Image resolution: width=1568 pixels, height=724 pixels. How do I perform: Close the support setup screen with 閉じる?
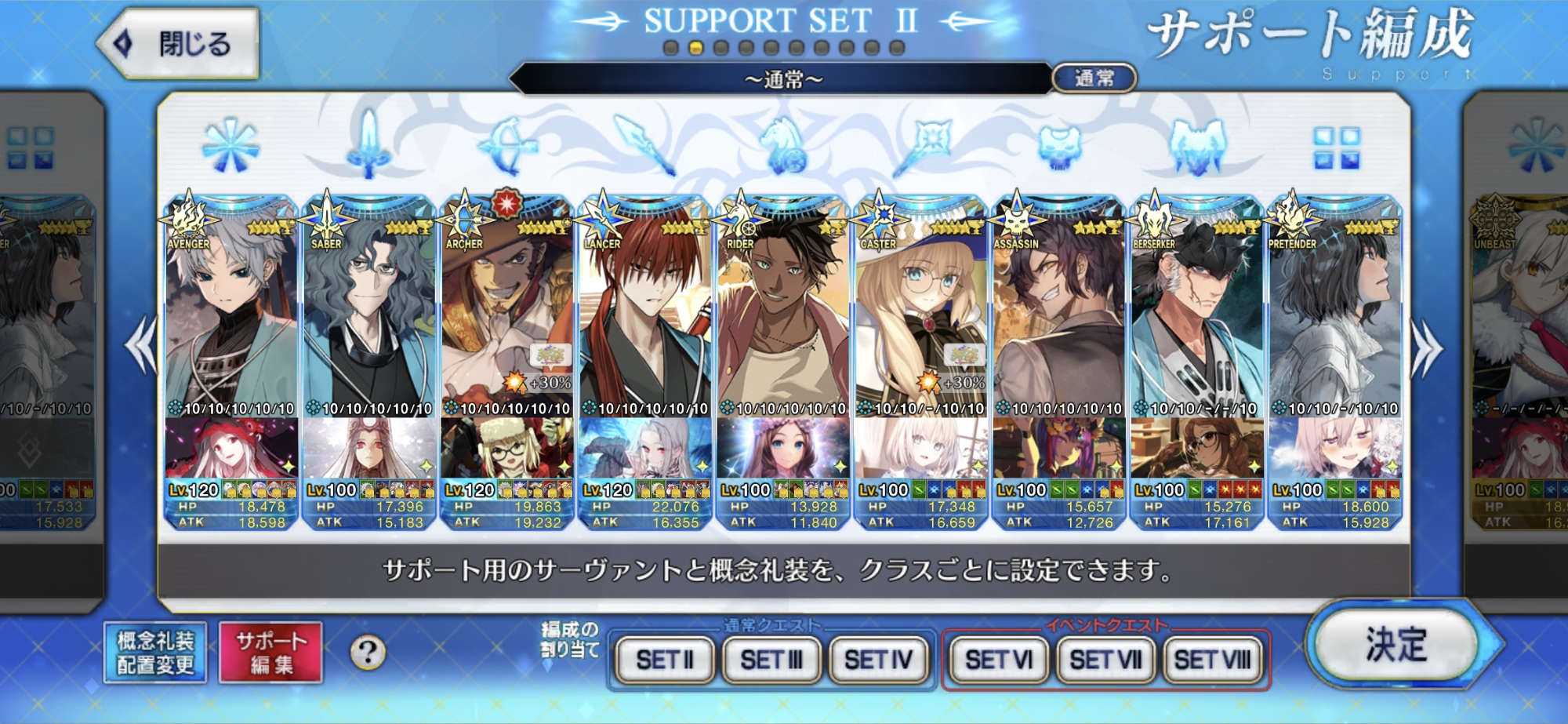pos(180,43)
